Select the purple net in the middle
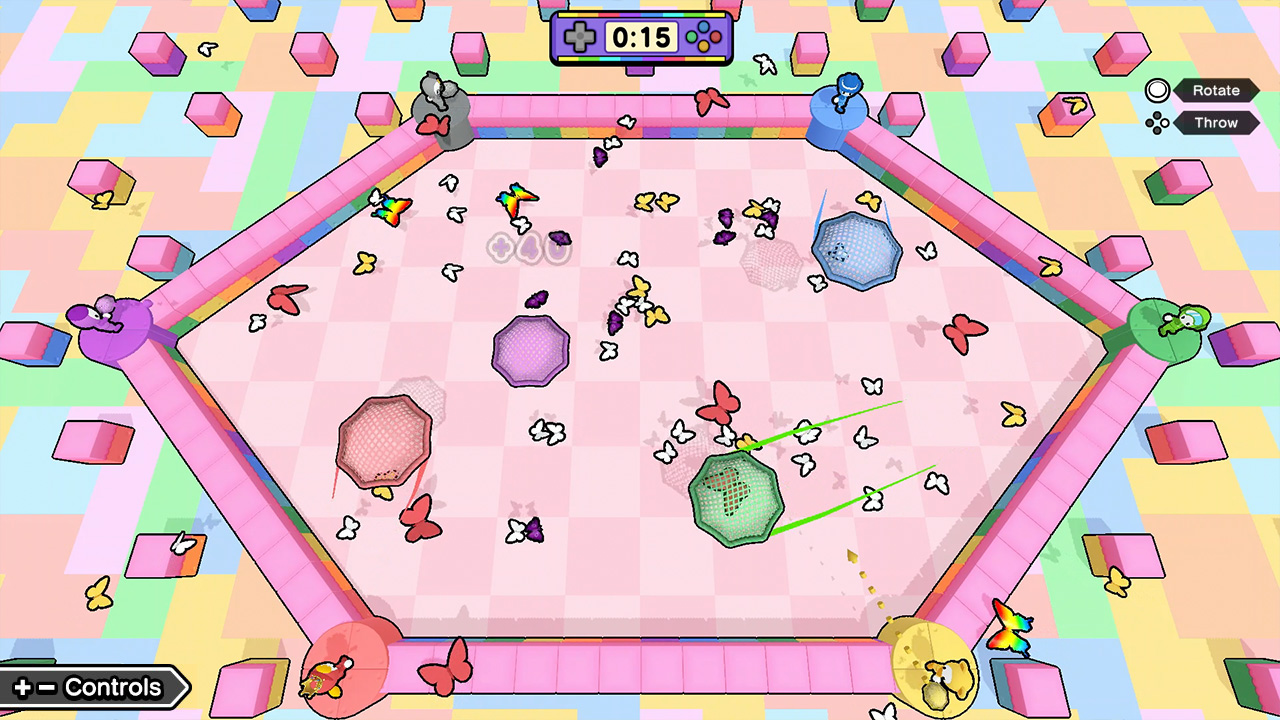The height and width of the screenshot is (720, 1280). tap(531, 352)
